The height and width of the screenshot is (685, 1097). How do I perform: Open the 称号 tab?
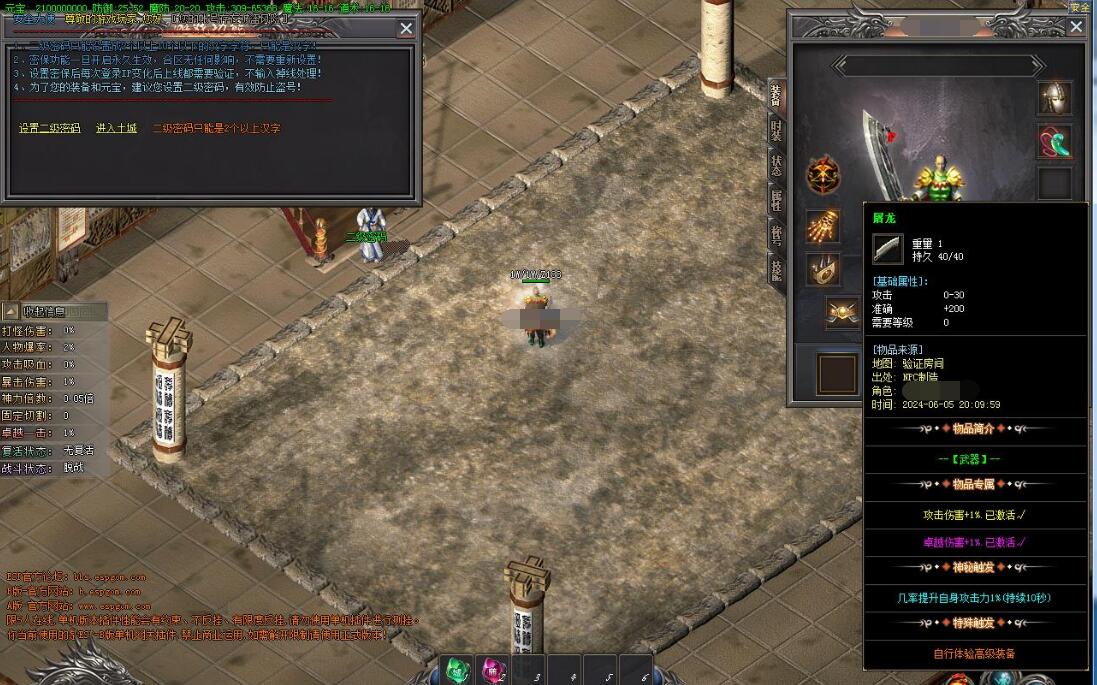(776, 234)
